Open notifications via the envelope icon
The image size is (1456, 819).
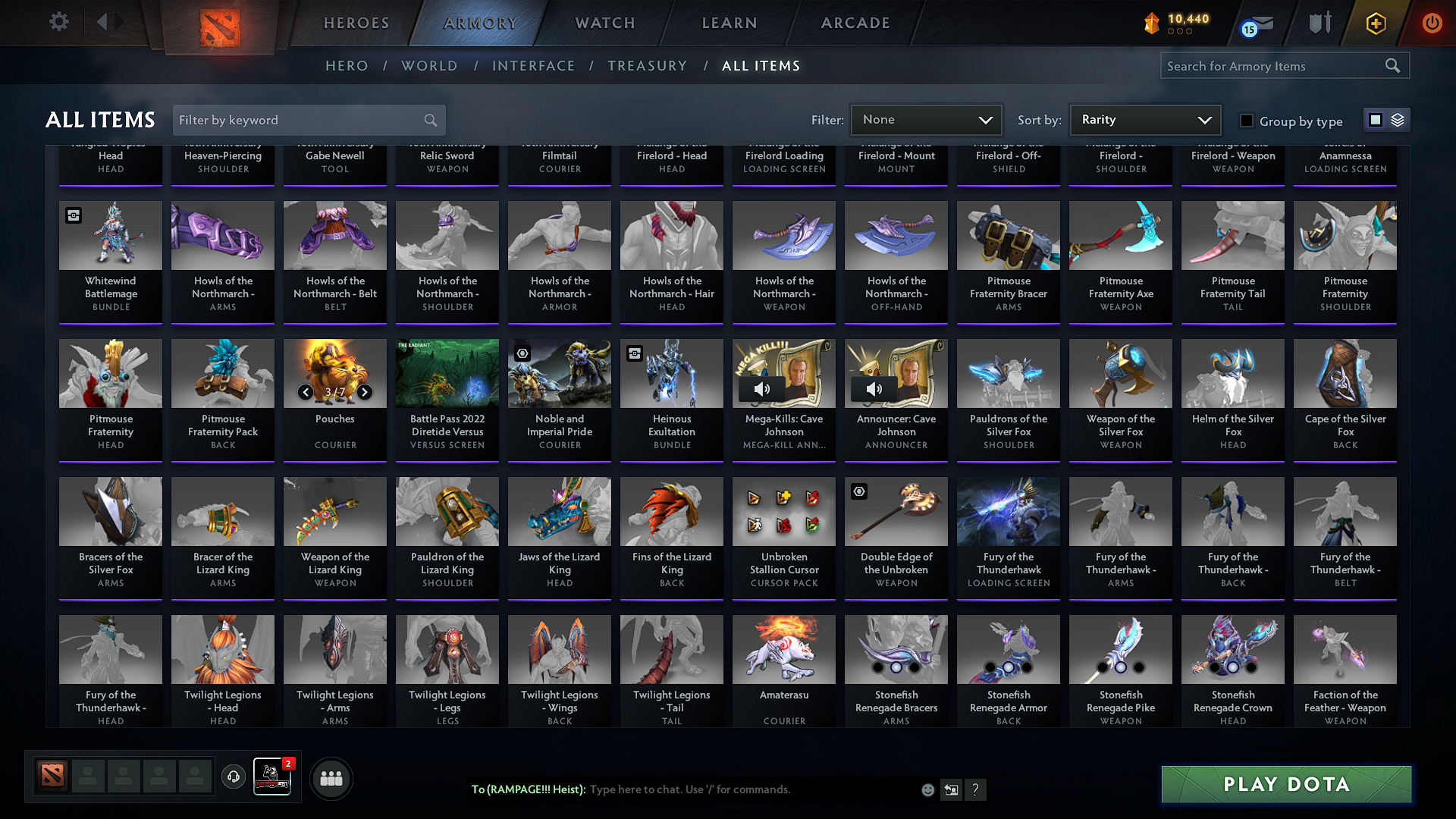pyautogui.click(x=1255, y=23)
